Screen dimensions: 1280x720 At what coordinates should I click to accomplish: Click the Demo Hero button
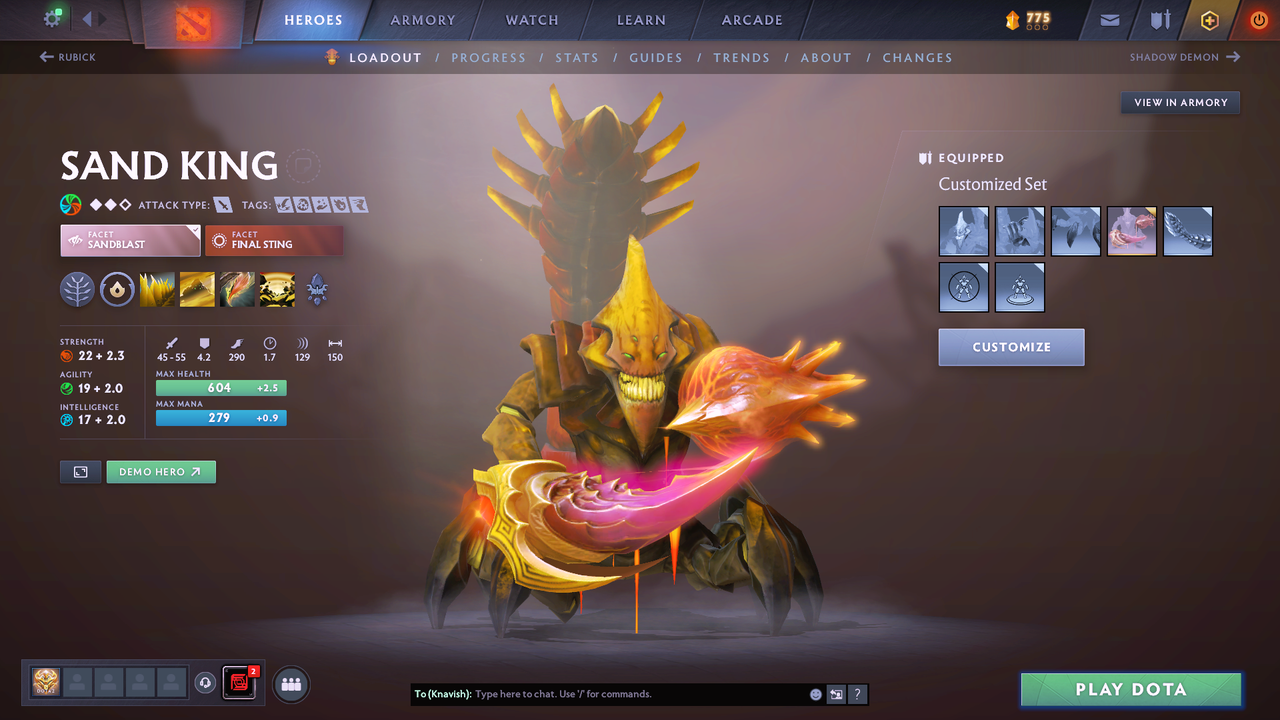coord(161,471)
